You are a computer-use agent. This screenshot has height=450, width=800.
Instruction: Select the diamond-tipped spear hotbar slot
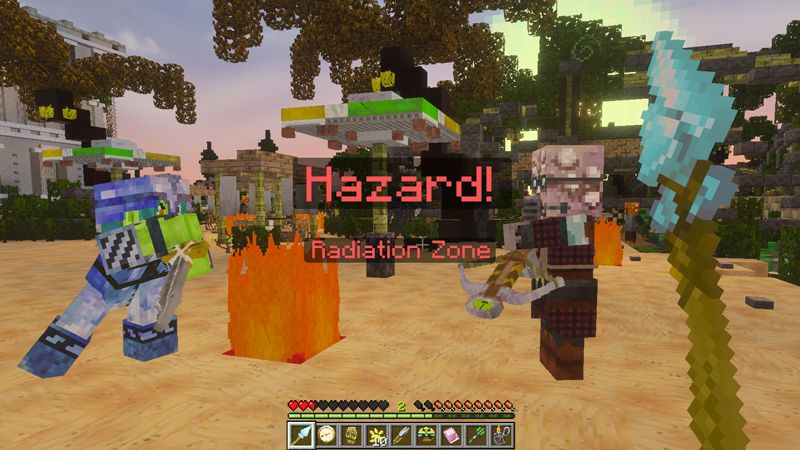coord(301,435)
